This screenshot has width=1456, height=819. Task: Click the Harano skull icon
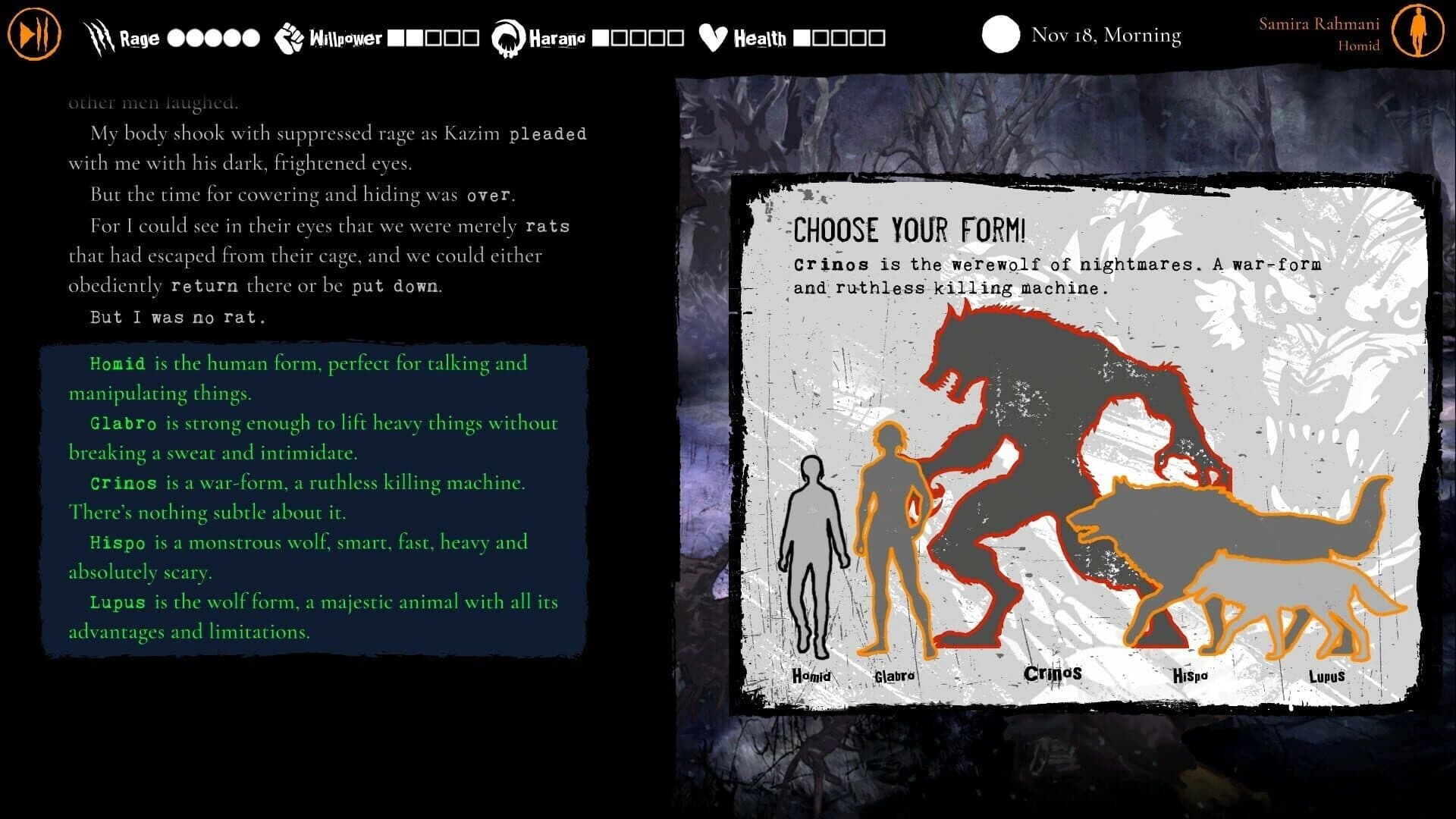click(507, 35)
